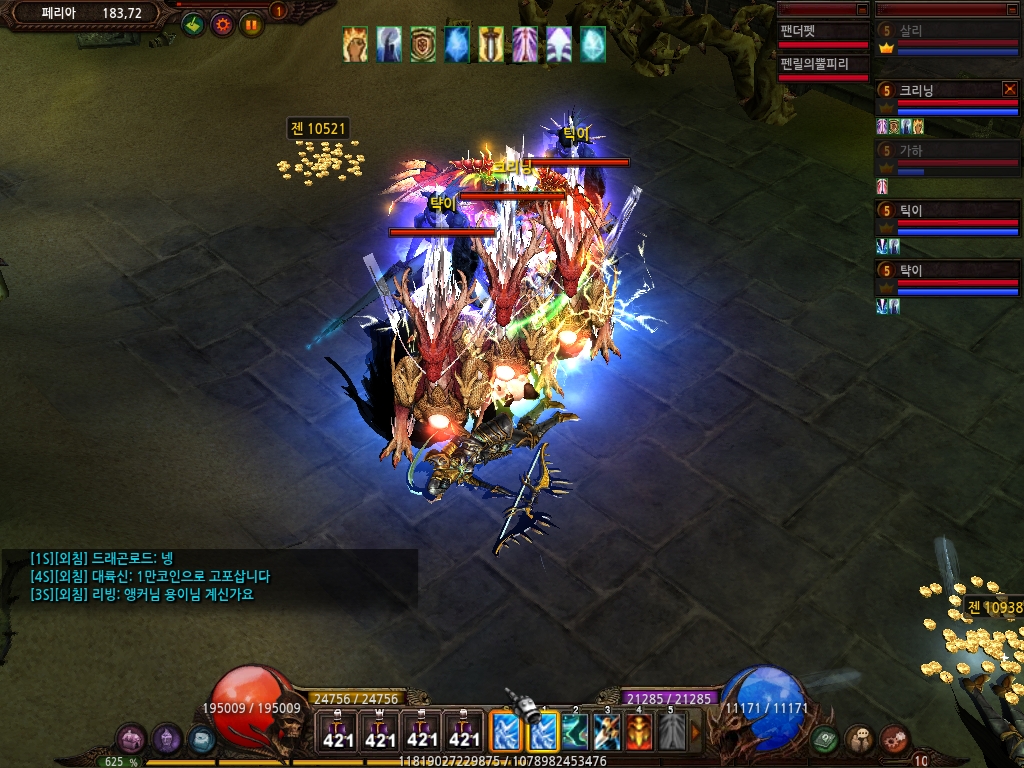Image resolution: width=1024 pixels, height=768 pixels.
Task: Collapse the pet list panel
Action: click(x=862, y=8)
